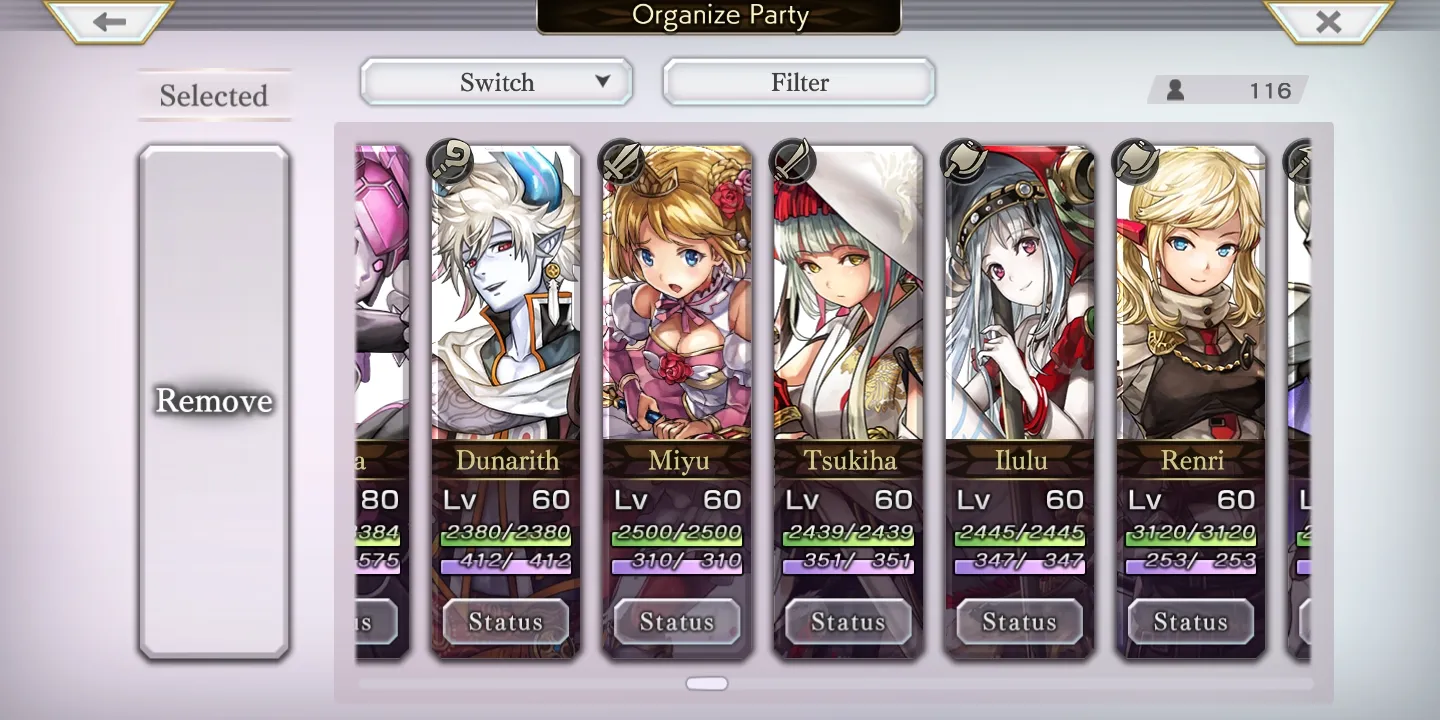Choose Renri's character card

pos(1191,300)
